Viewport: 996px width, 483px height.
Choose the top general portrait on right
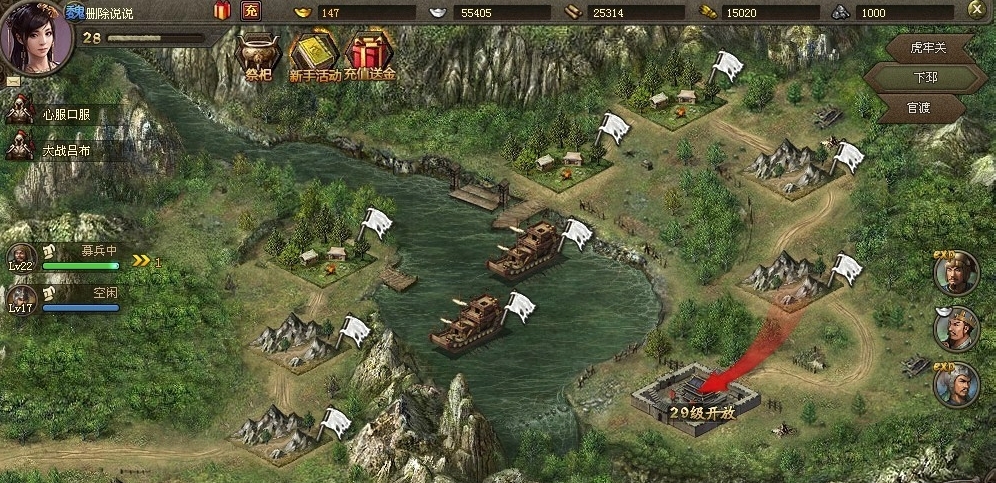coord(954,272)
